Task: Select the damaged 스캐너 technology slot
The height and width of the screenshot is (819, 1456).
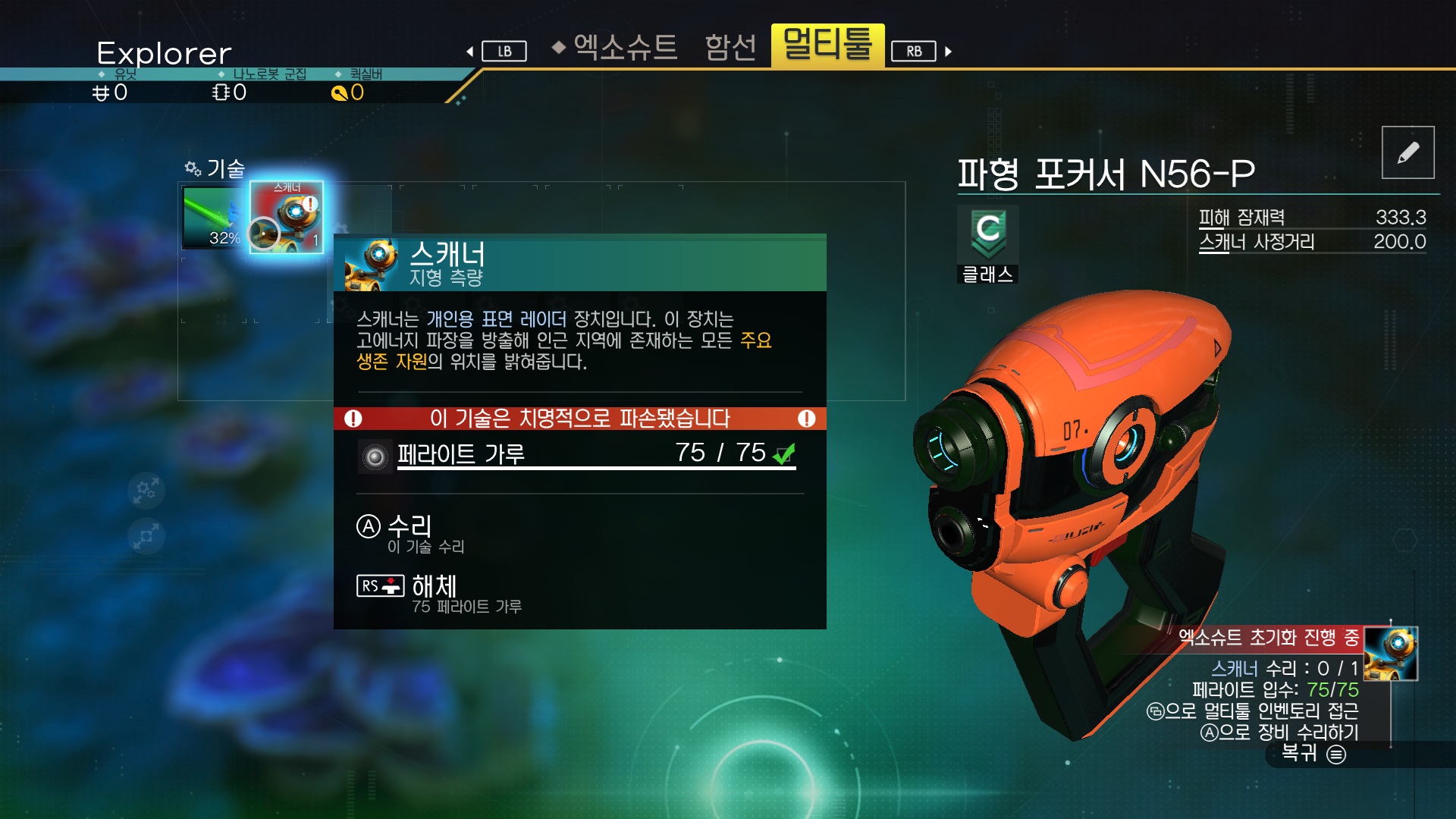Action: pos(287,217)
